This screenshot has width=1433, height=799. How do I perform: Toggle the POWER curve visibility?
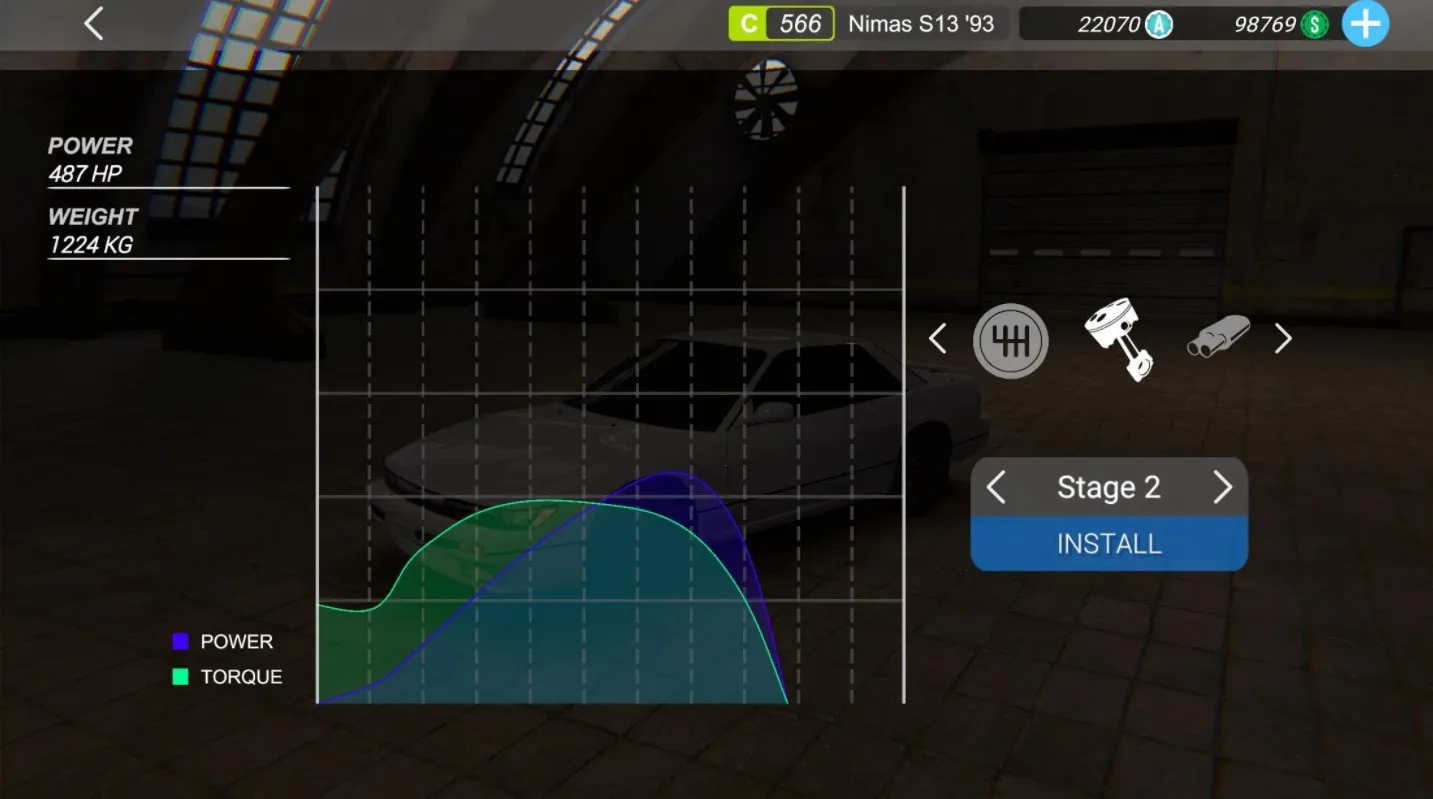[x=237, y=641]
